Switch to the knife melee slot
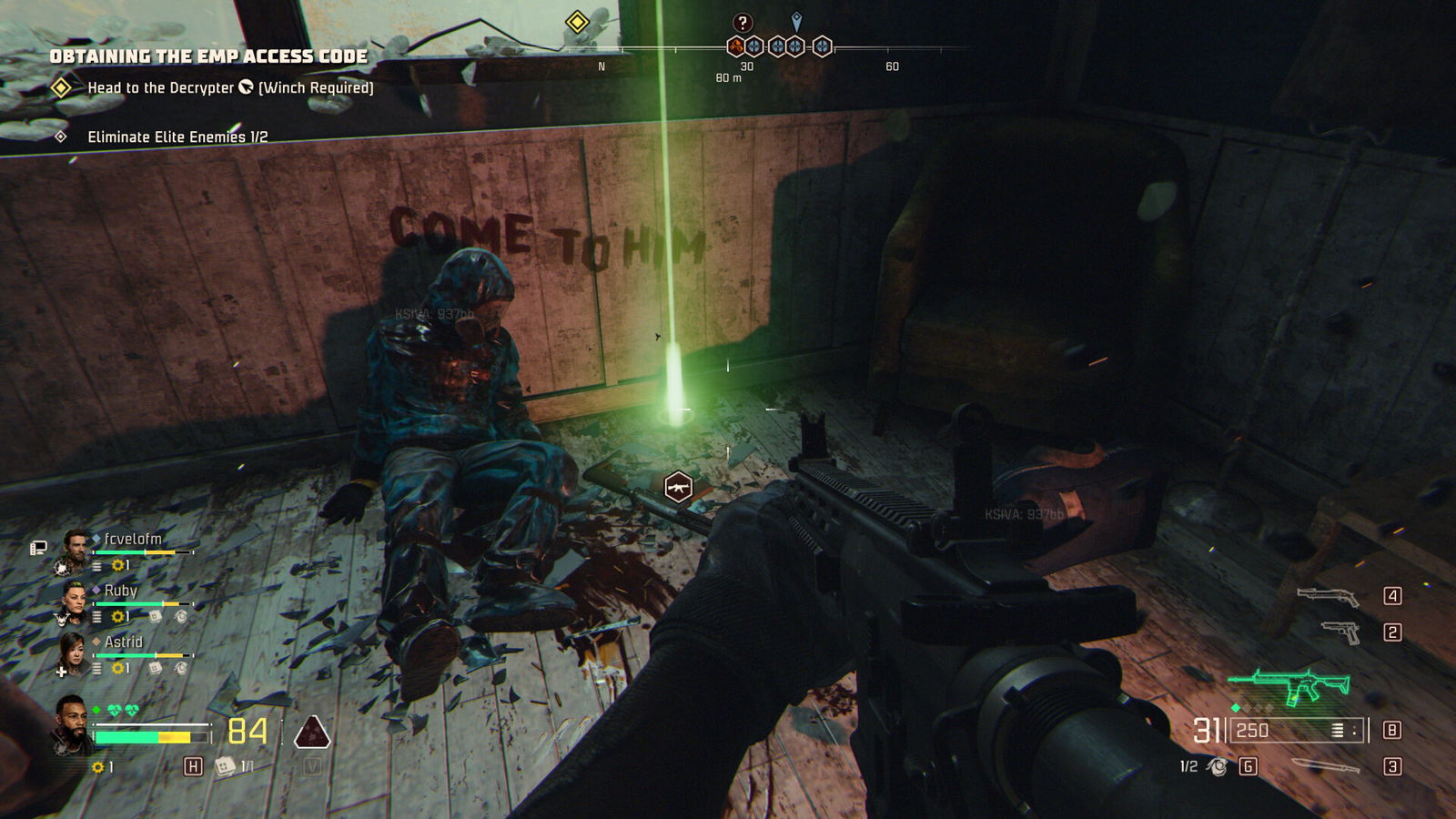Viewport: 1456px width, 819px height. pos(1325,766)
